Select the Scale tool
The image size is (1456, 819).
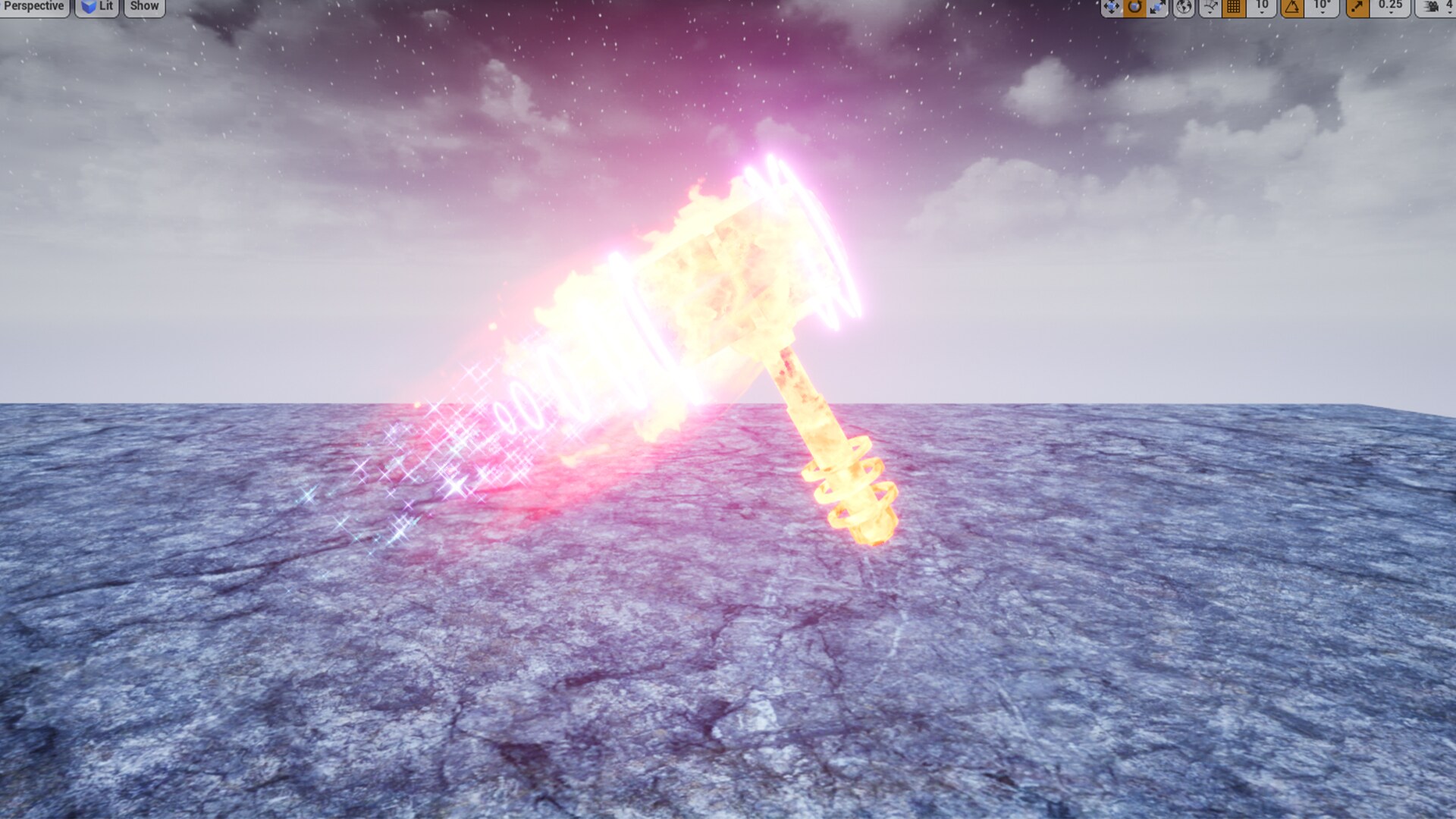coord(1158,7)
